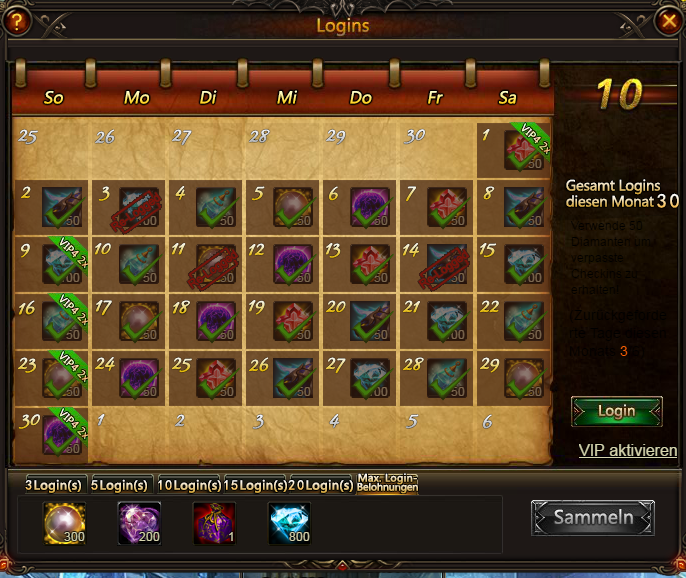Select day 24 login reward
This screenshot has width=686, height=578.
point(139,378)
